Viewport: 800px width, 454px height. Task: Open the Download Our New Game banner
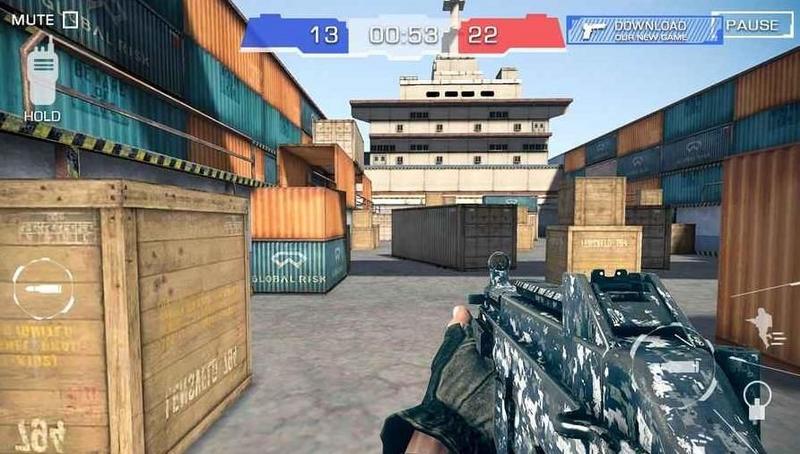(644, 29)
